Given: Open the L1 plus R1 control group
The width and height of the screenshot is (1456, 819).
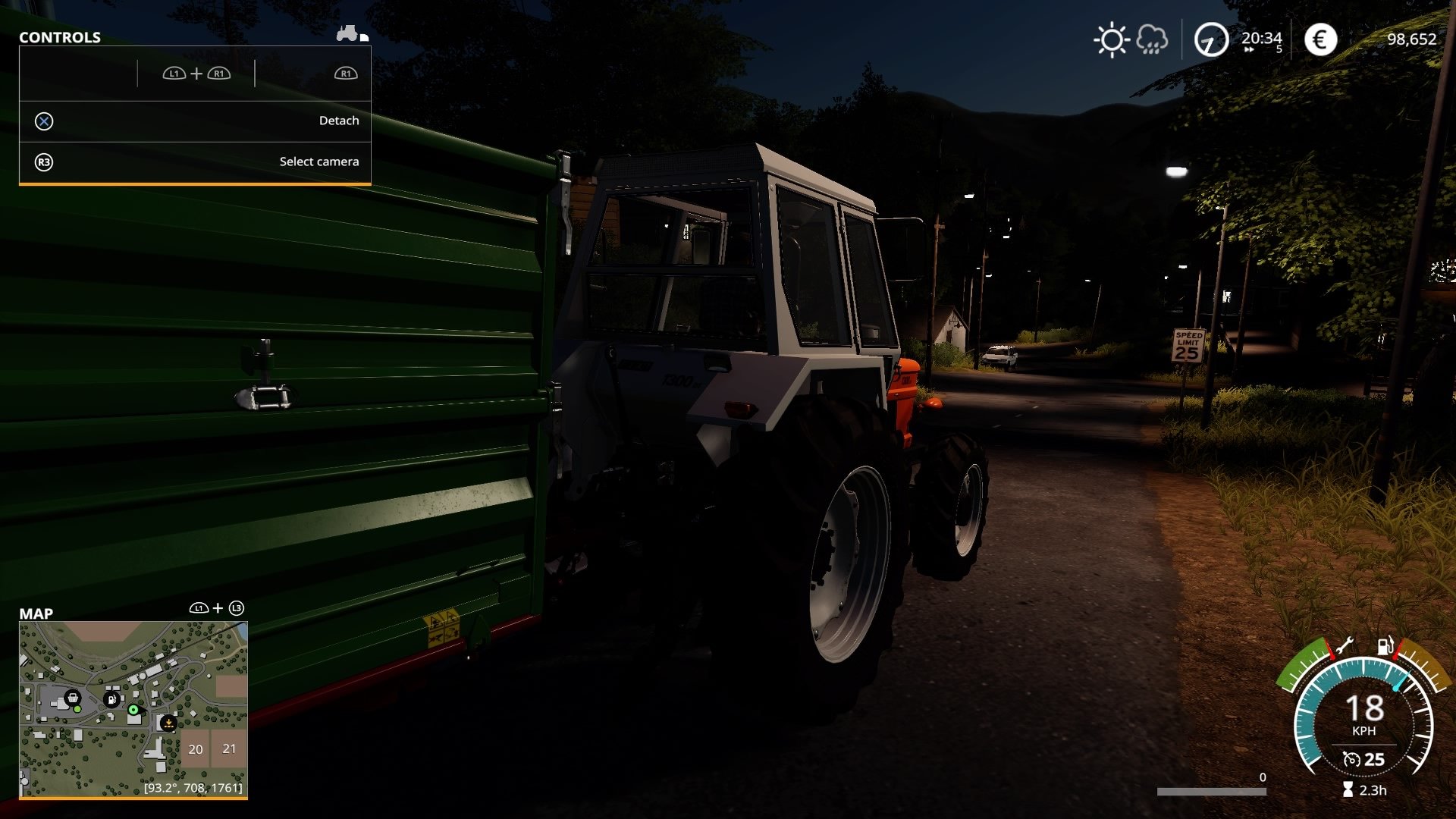Looking at the screenshot, I should pos(196,74).
